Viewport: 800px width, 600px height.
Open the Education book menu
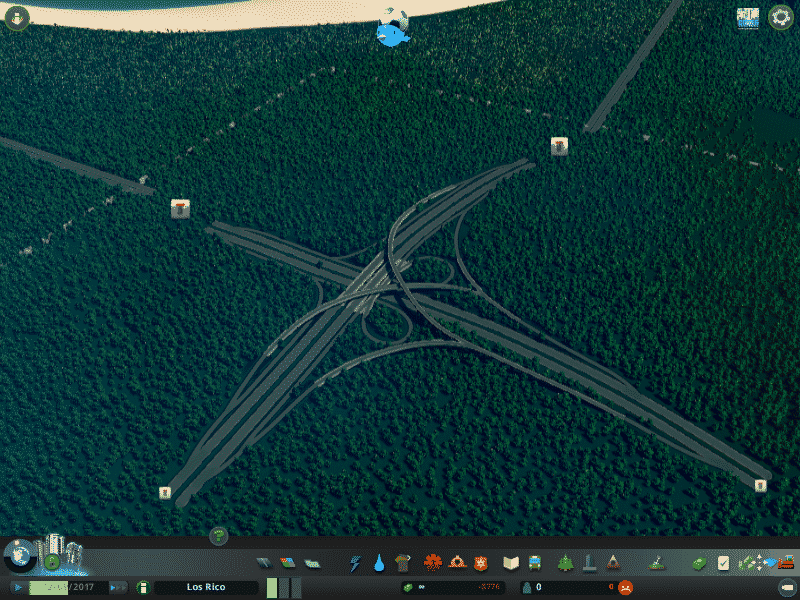[x=511, y=563]
